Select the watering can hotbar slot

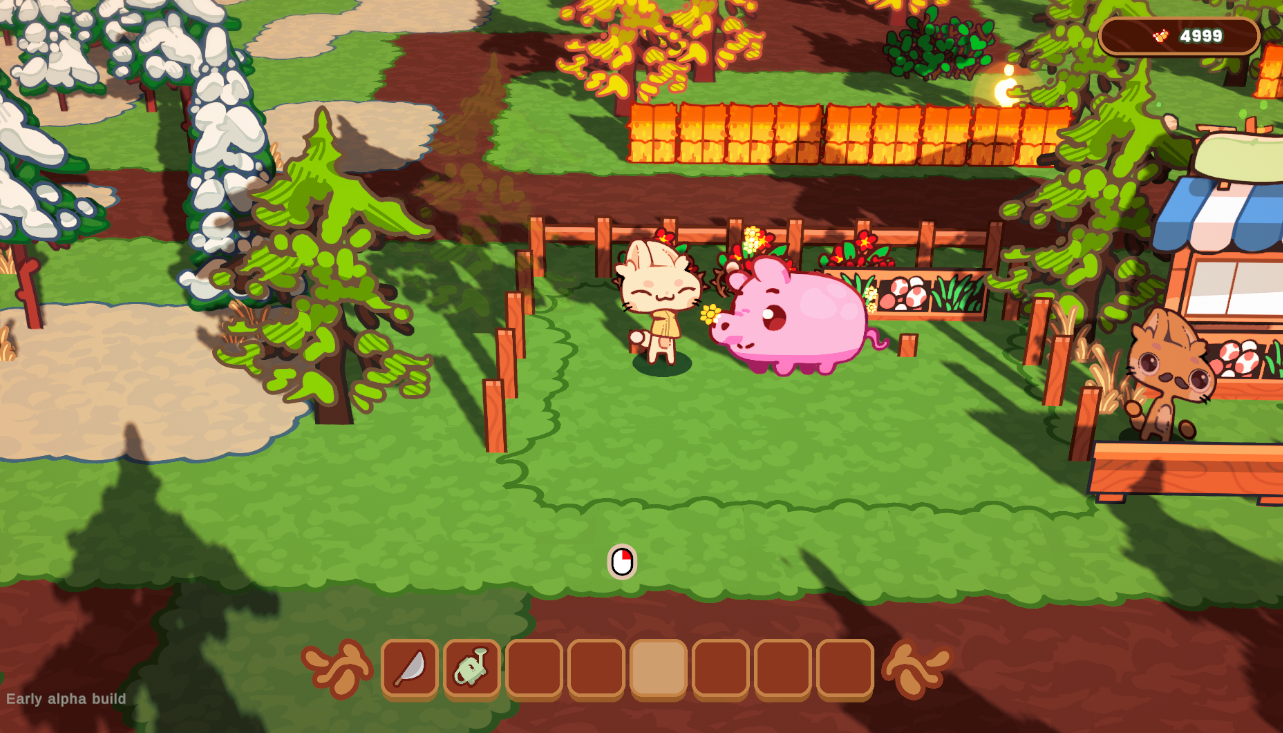point(472,668)
